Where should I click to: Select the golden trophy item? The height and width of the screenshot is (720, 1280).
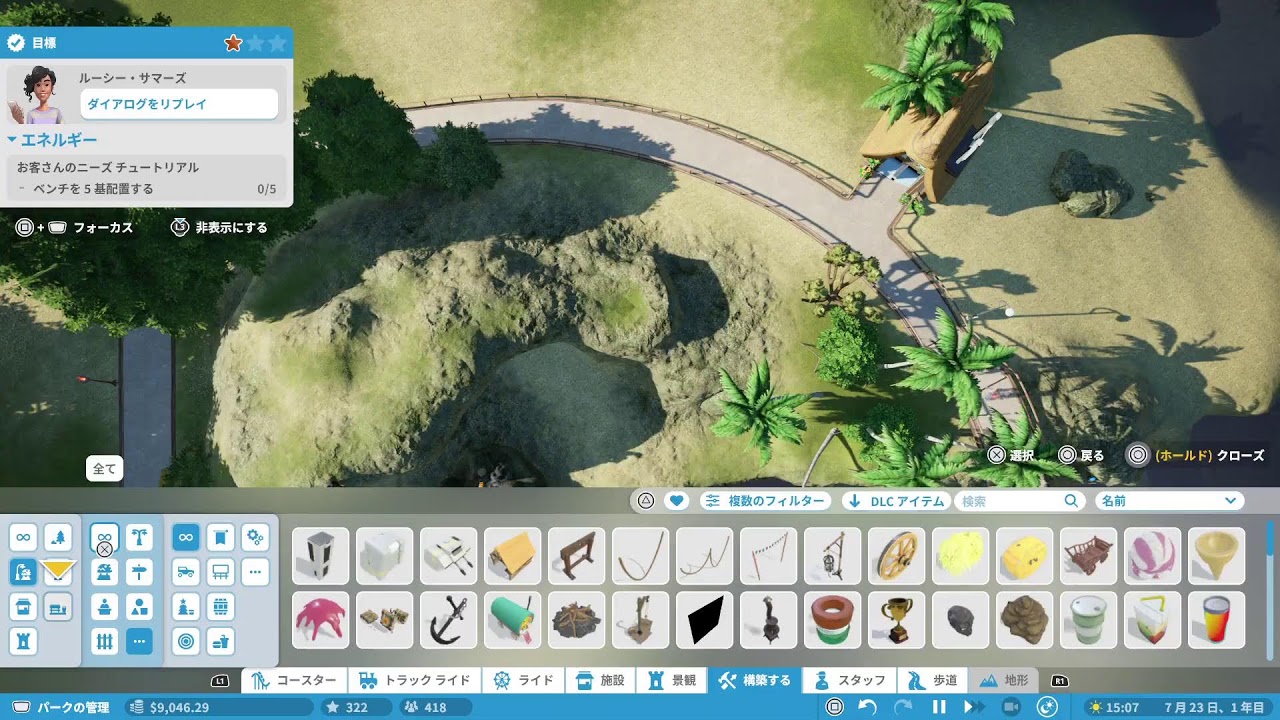[x=897, y=620]
